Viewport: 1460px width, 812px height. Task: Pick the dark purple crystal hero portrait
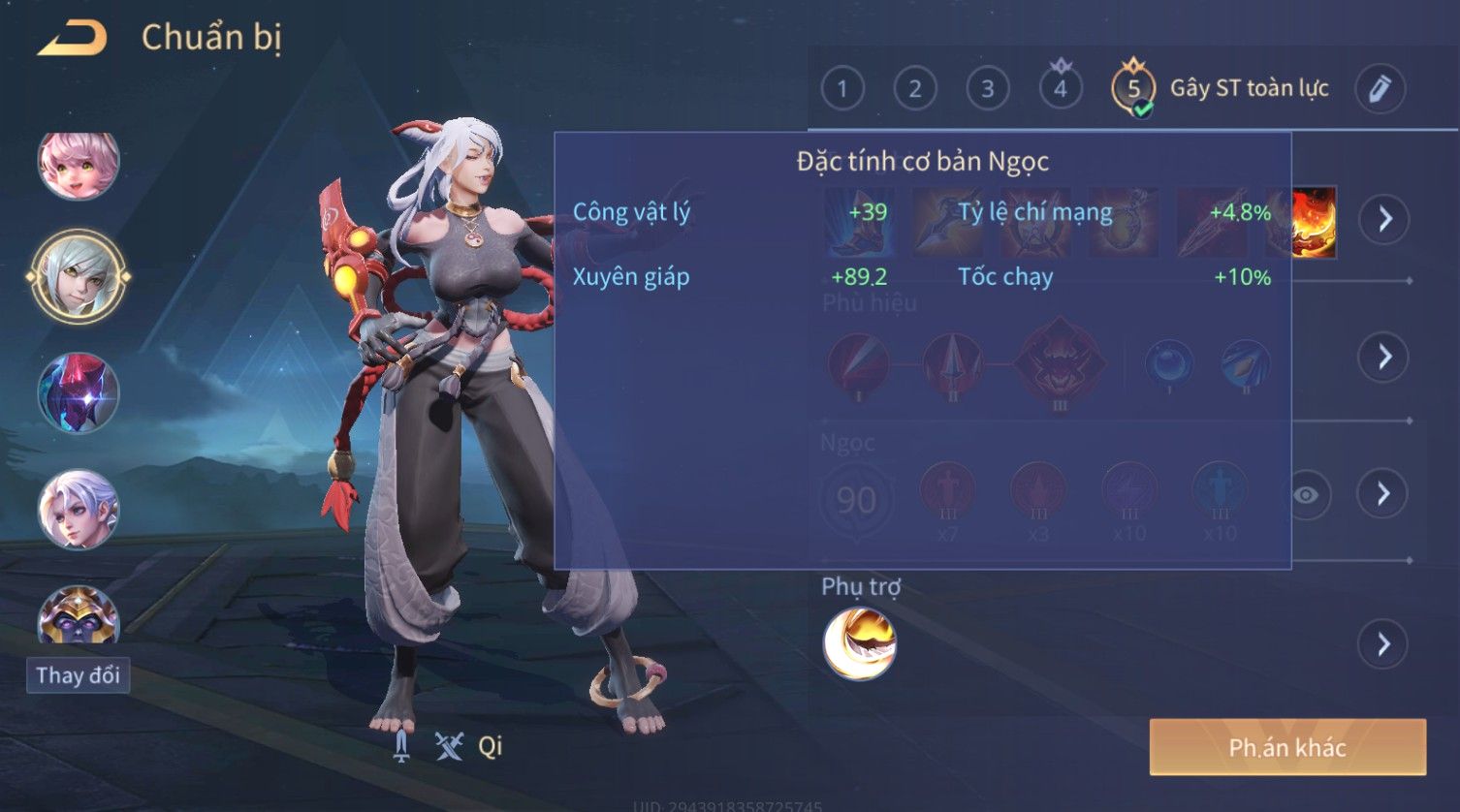pyautogui.click(x=79, y=393)
